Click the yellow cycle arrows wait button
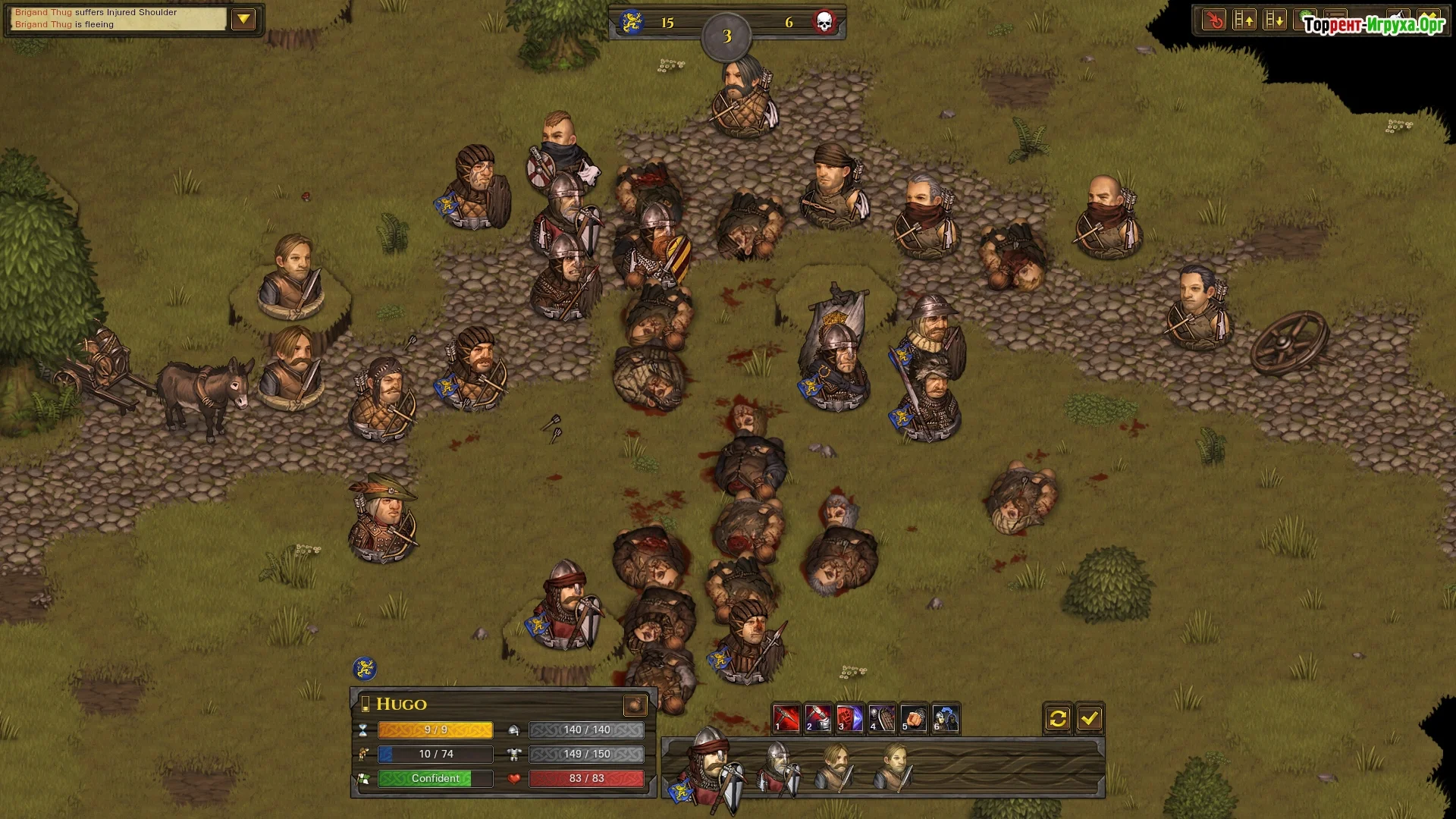1456x819 pixels. tap(1058, 718)
